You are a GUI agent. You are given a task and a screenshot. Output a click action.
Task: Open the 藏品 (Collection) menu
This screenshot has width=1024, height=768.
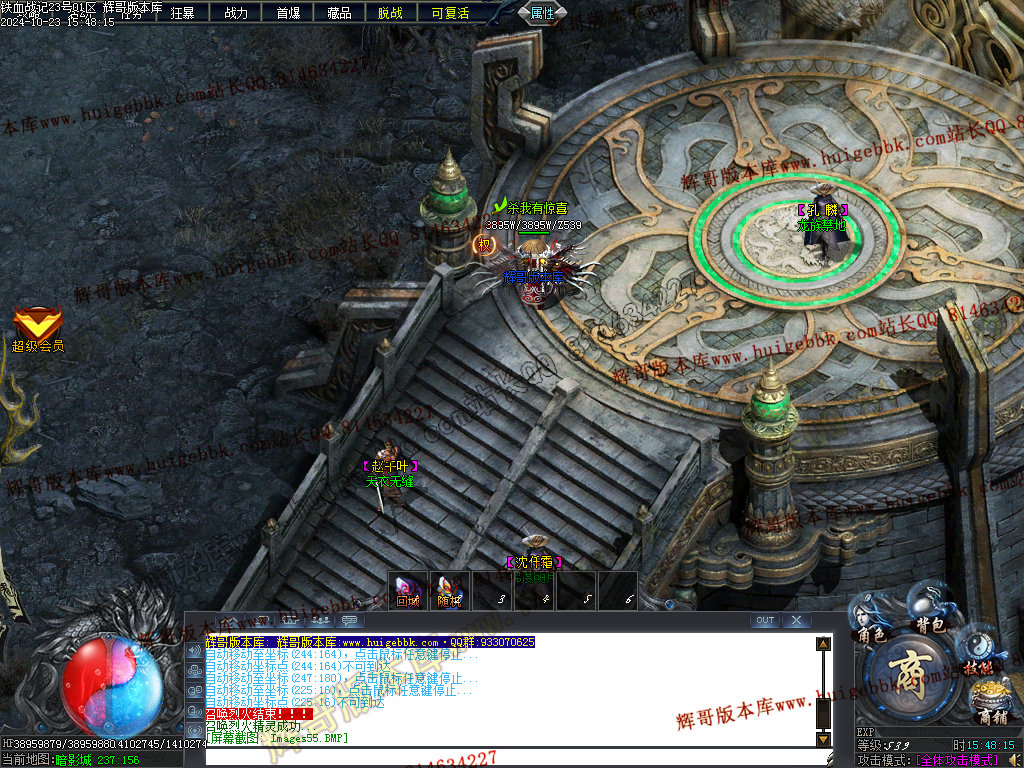340,13
